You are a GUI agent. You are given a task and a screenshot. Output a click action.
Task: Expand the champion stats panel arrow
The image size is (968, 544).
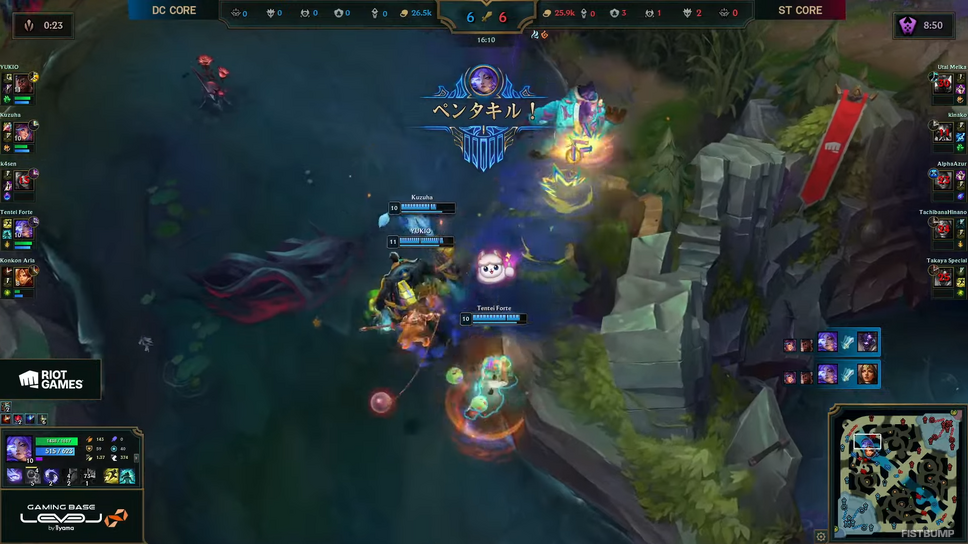pyautogui.click(x=136, y=458)
